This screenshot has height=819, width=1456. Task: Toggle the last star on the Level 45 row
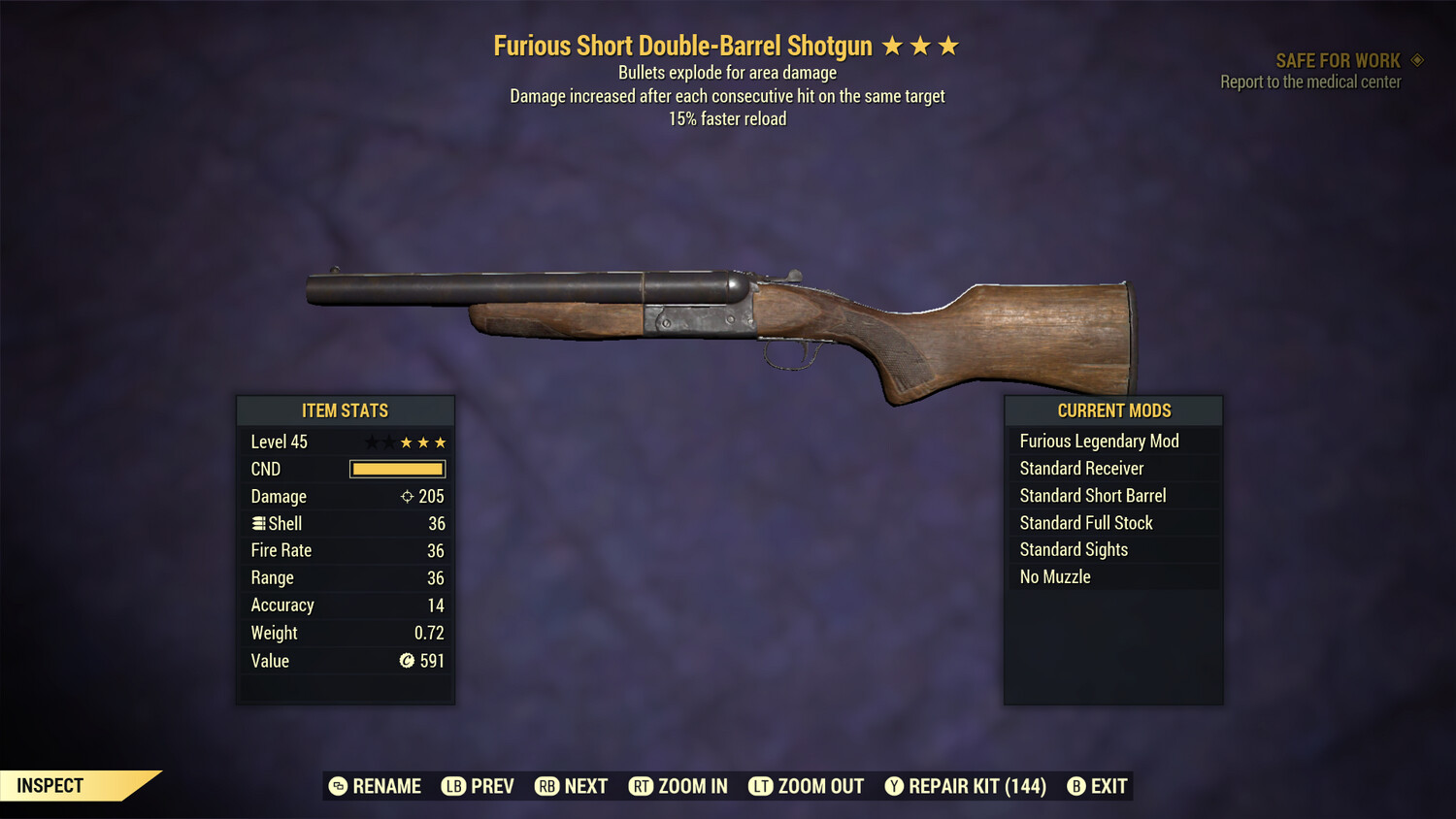click(440, 441)
